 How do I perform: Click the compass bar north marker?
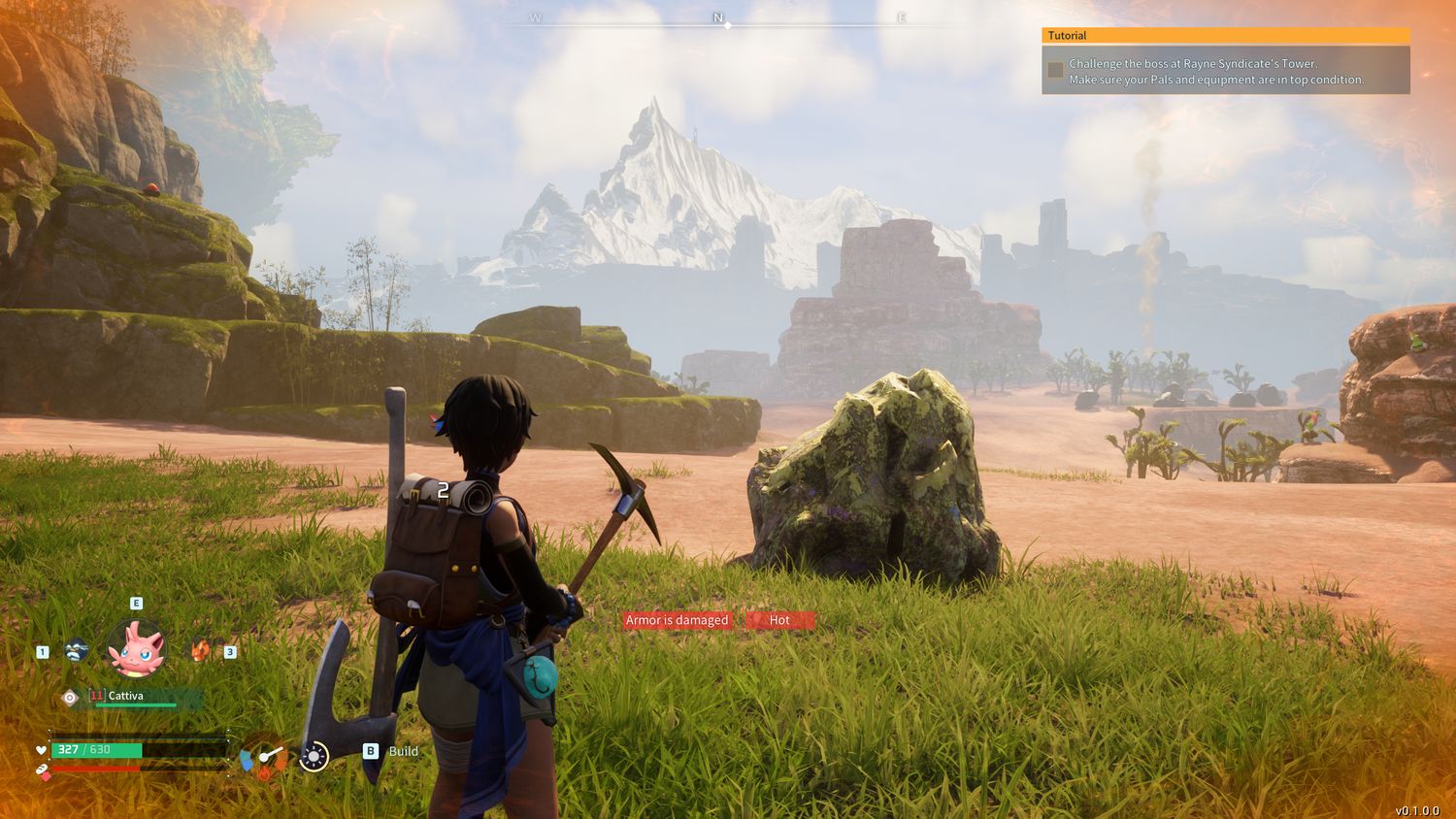[718, 18]
